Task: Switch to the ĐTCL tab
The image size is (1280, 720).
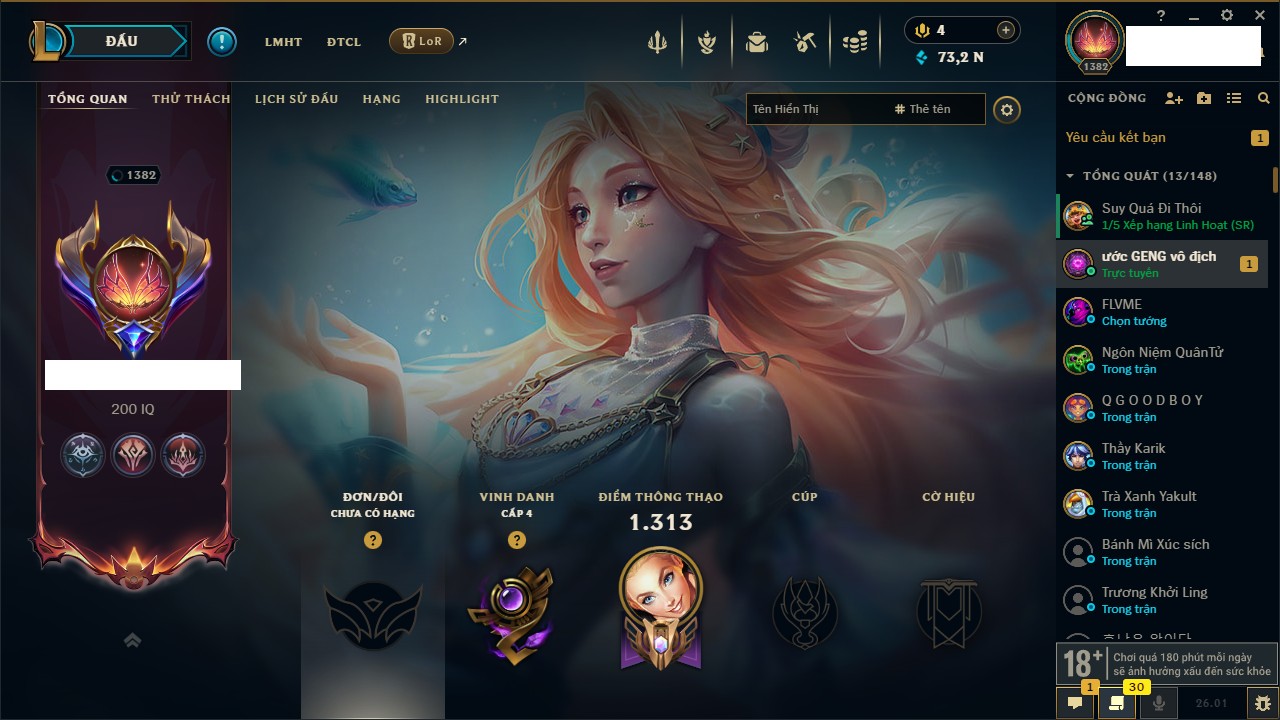Action: click(343, 42)
